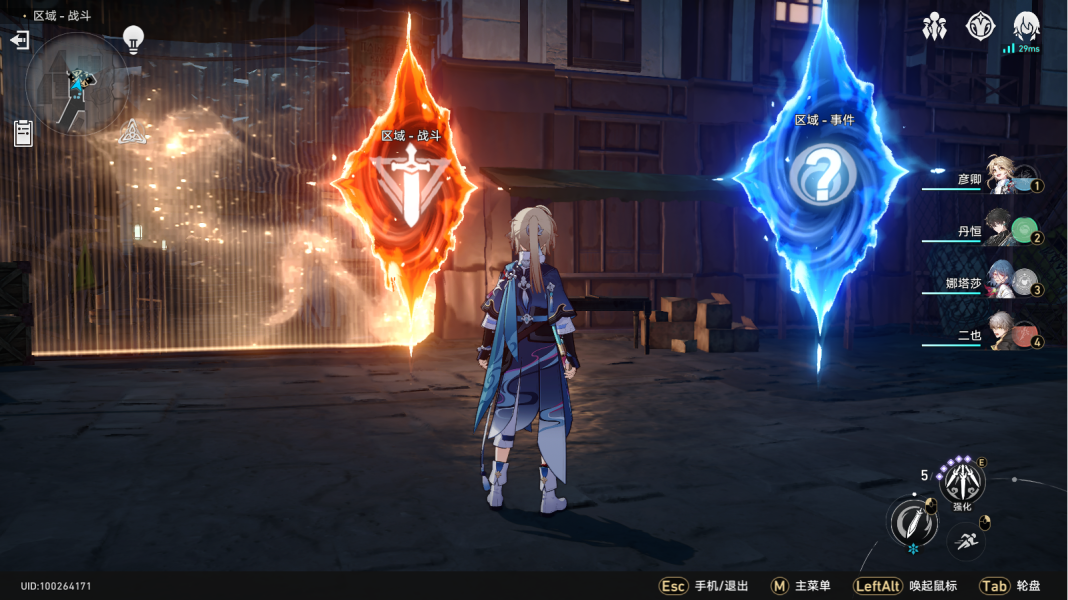The height and width of the screenshot is (600, 1068).
Task: Open the round mask emblem icon
Action: [980, 27]
